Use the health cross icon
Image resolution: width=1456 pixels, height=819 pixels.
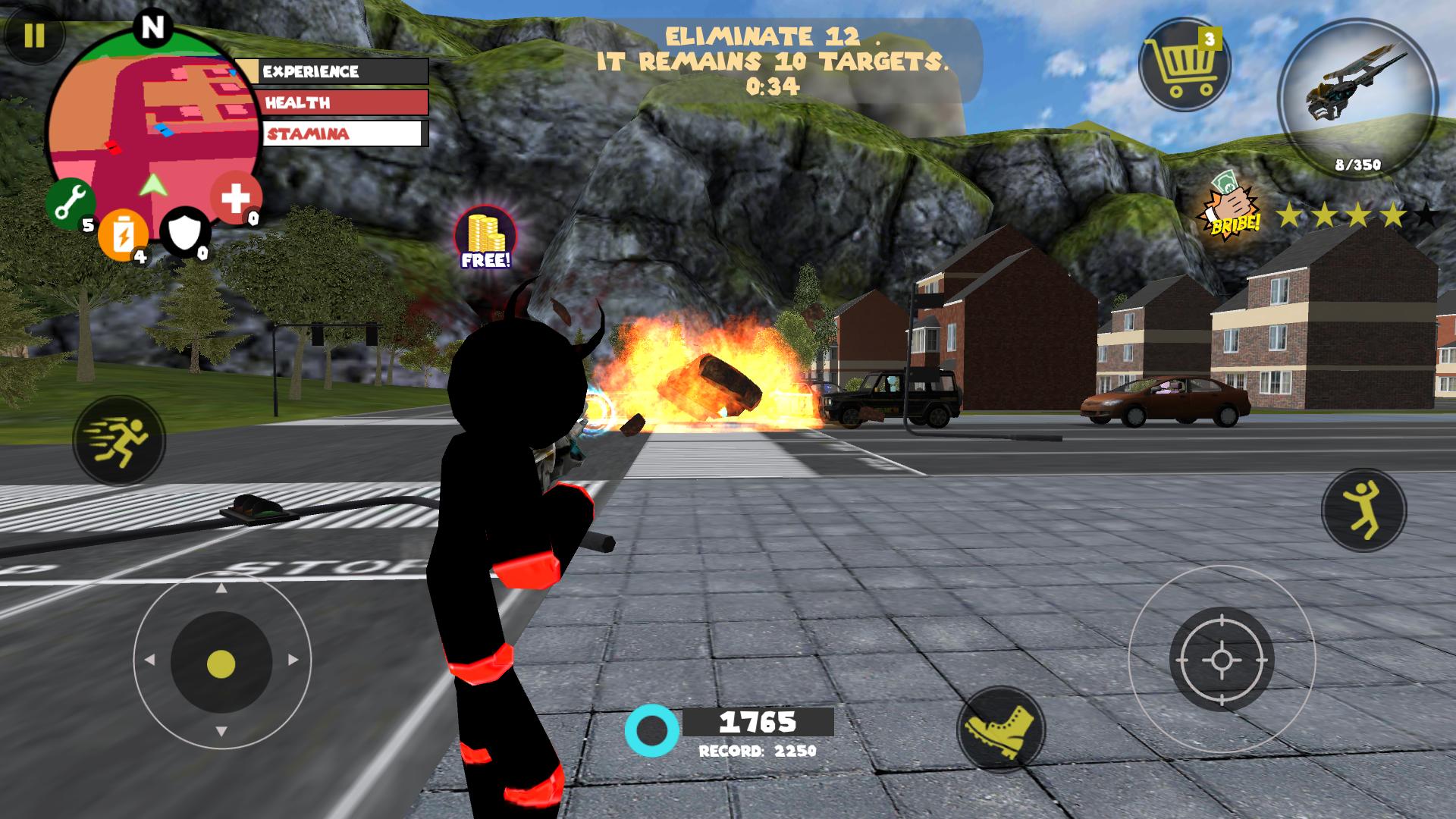(235, 199)
